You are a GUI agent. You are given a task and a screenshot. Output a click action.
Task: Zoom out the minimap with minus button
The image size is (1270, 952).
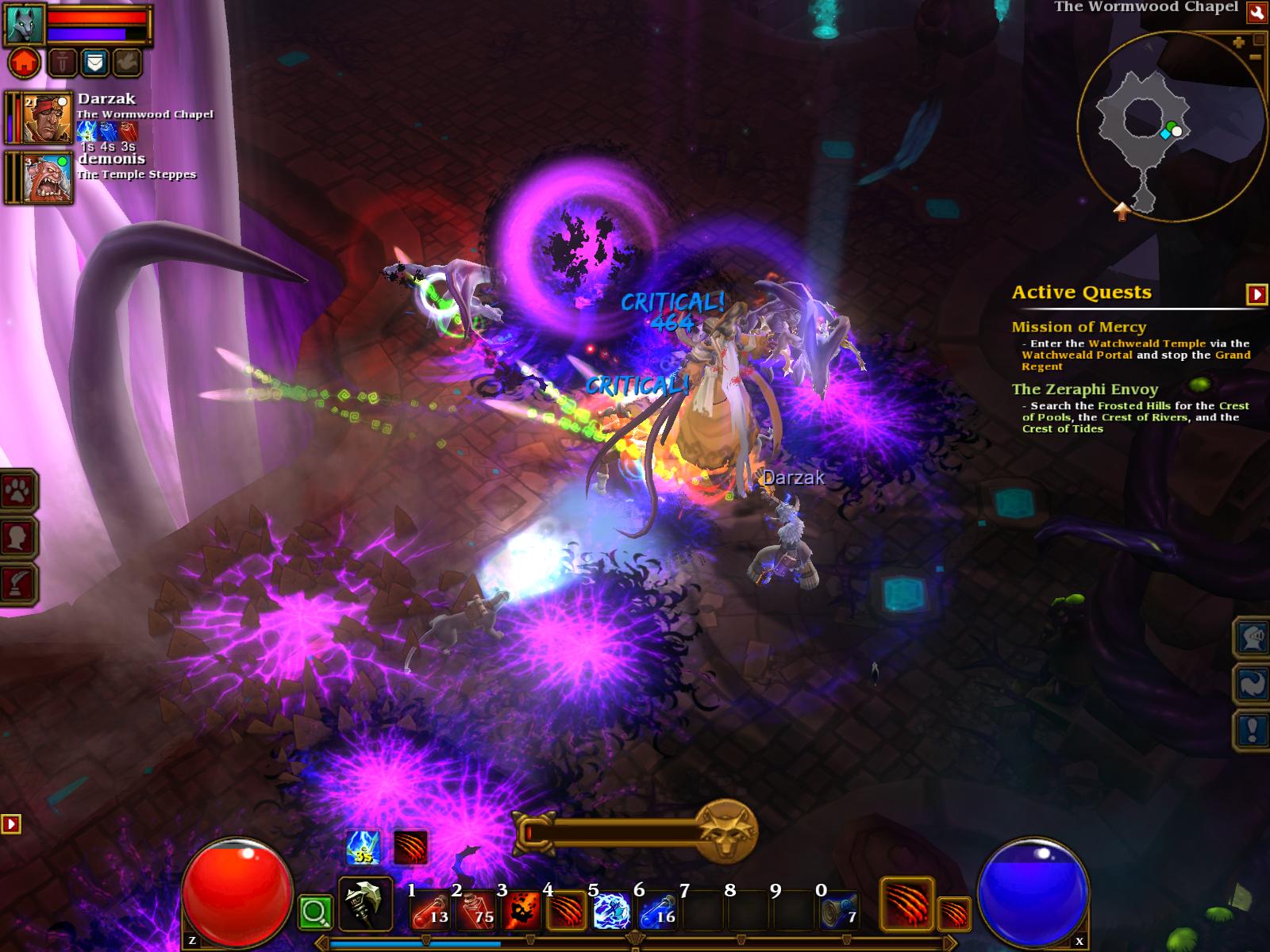pos(1255,57)
